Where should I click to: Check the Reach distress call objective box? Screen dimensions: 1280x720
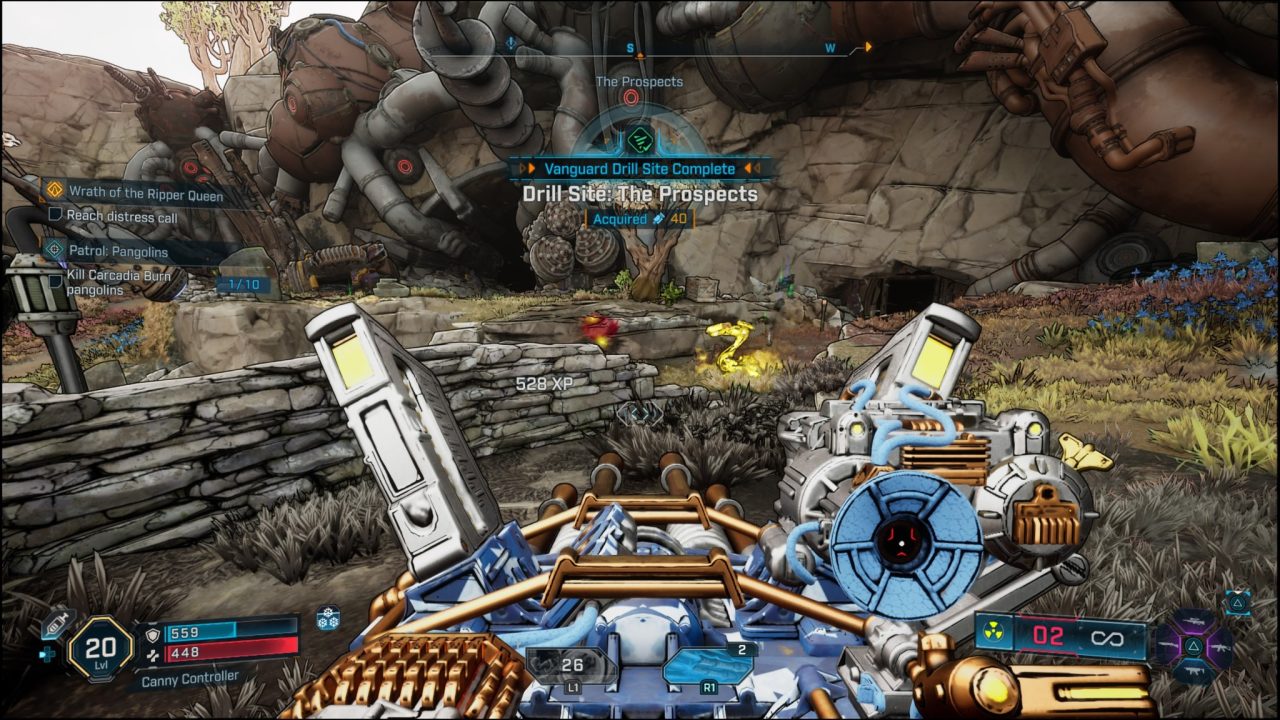pos(54,214)
